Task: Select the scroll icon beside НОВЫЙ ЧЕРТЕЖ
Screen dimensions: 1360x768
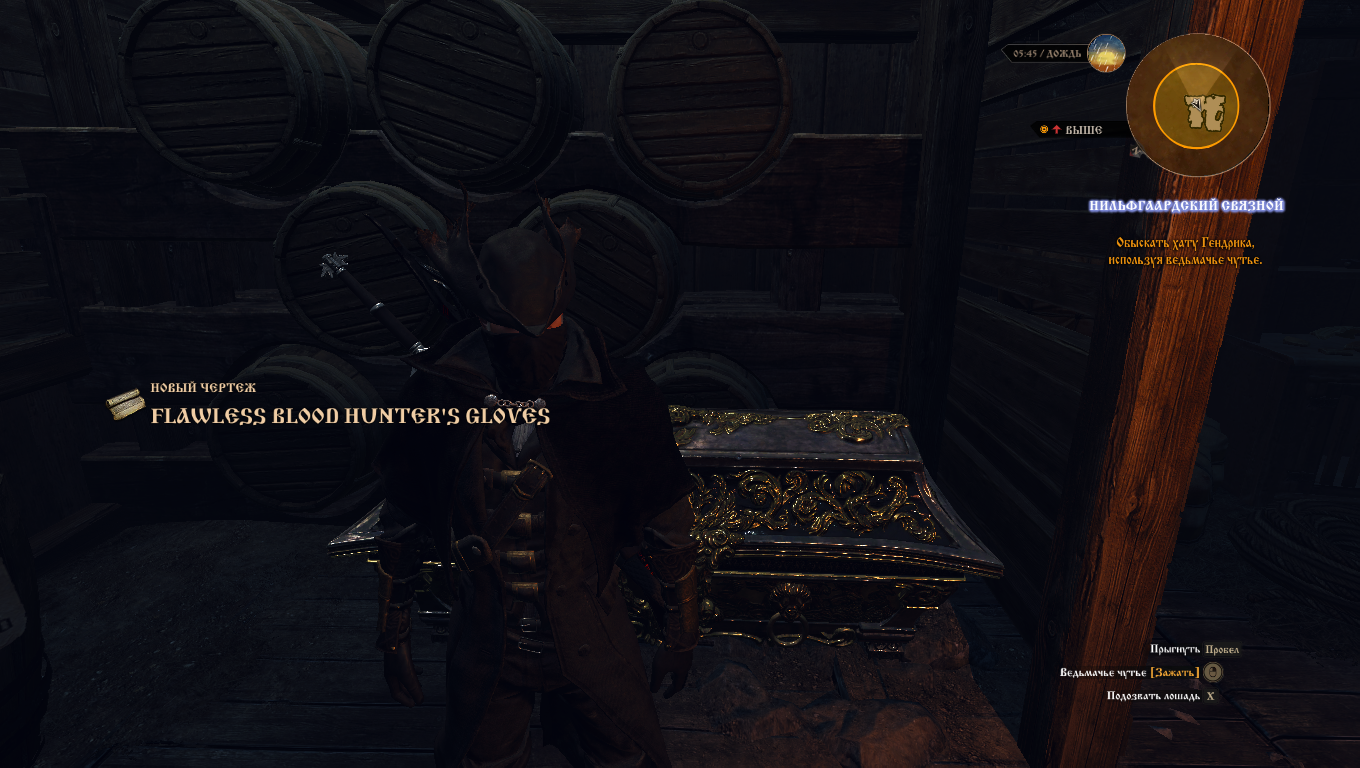Action: pyautogui.click(x=126, y=403)
